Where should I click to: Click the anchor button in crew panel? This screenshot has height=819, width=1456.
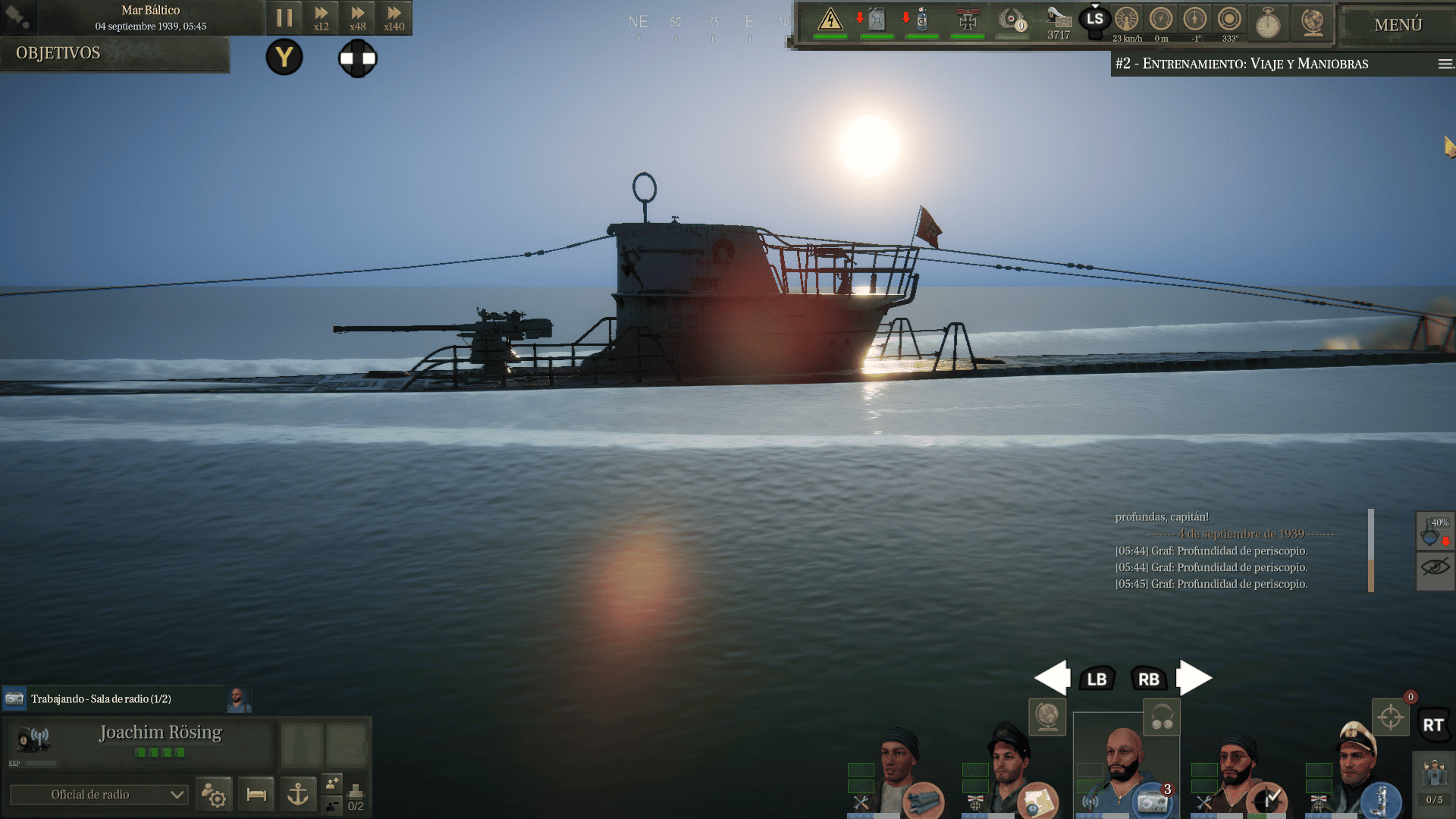[x=298, y=794]
